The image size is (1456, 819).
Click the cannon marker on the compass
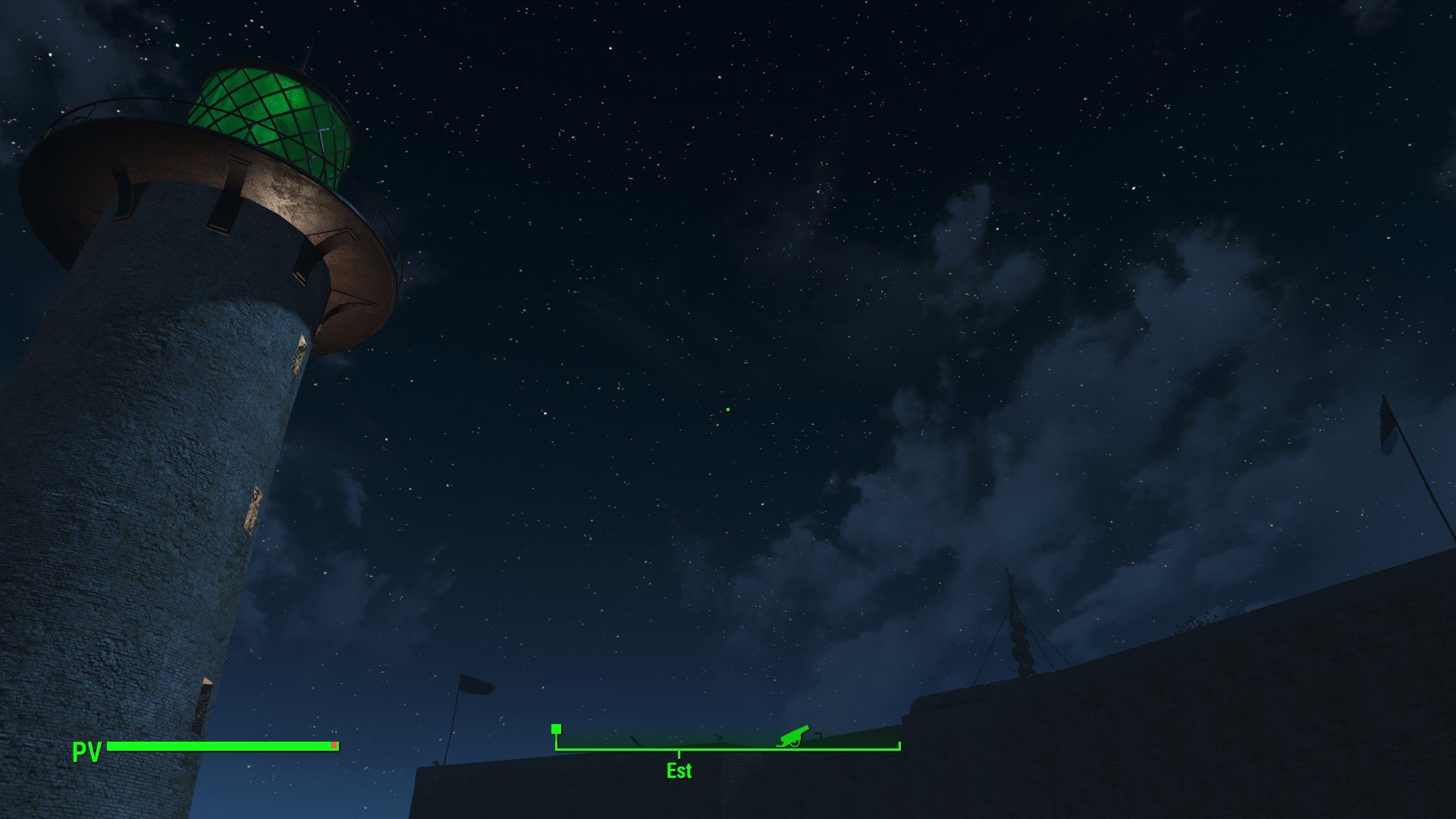pos(793,735)
